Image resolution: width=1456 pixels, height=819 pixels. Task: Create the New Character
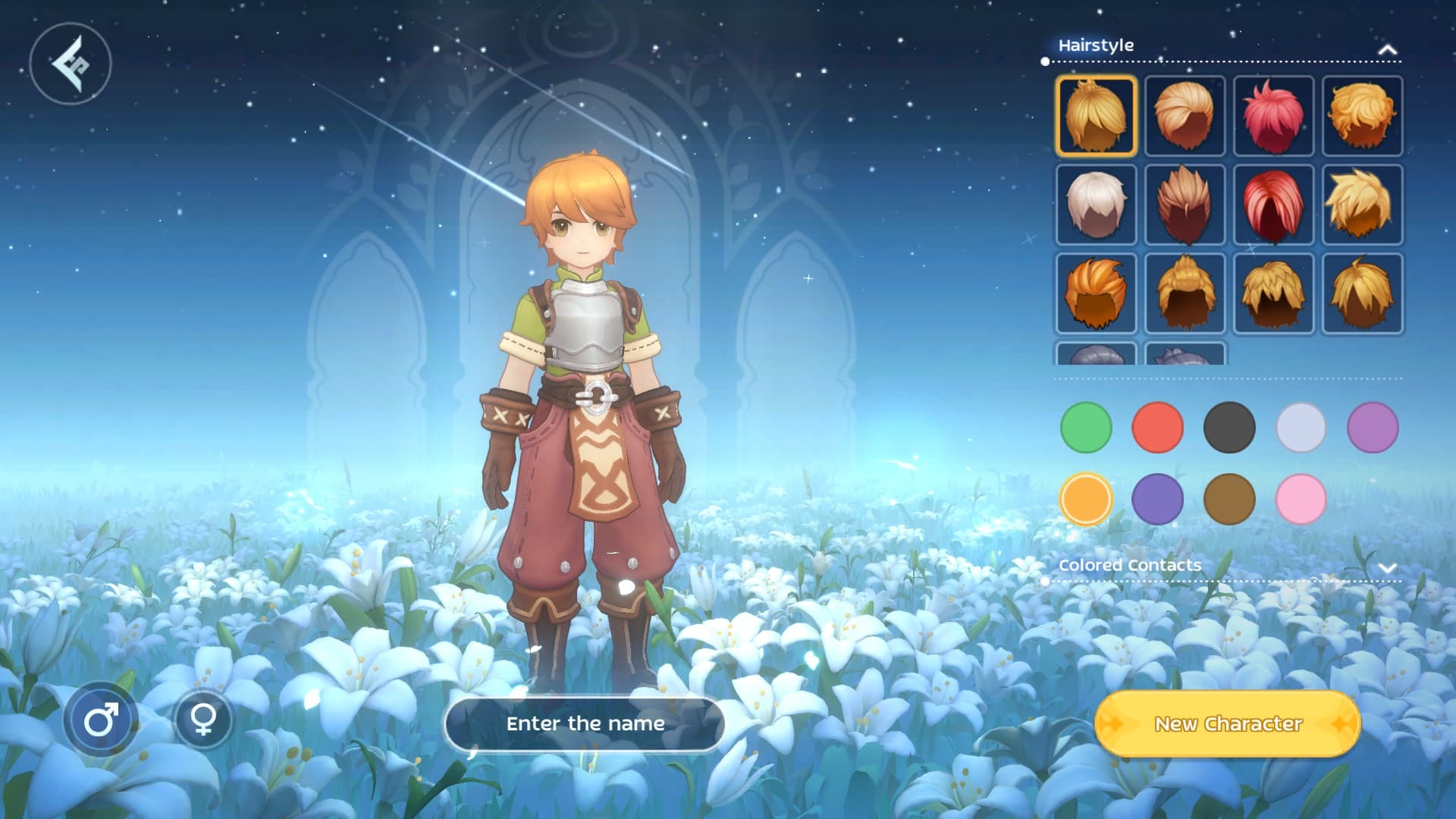click(1228, 723)
